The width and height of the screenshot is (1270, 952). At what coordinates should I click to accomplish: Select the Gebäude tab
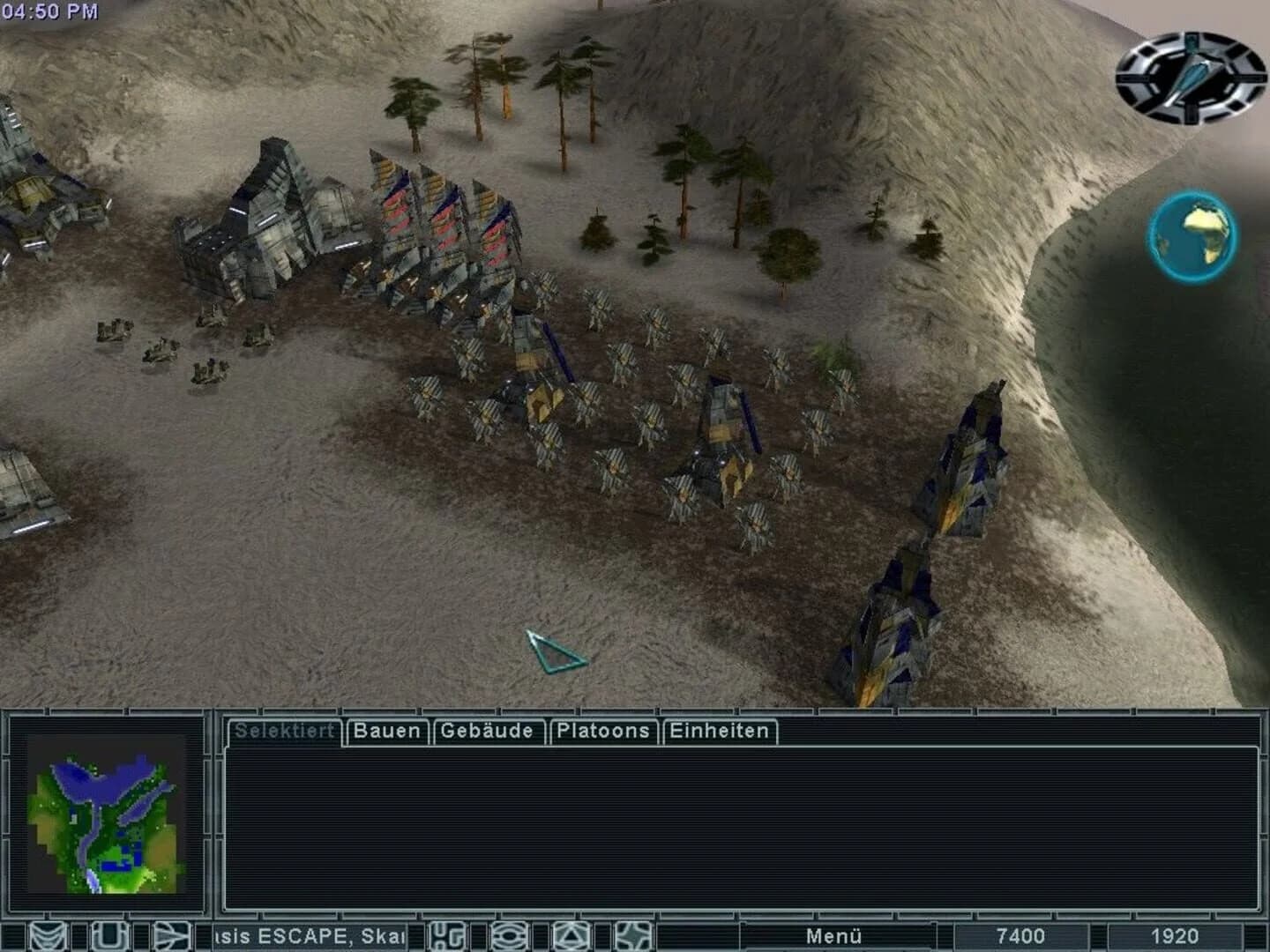(487, 731)
